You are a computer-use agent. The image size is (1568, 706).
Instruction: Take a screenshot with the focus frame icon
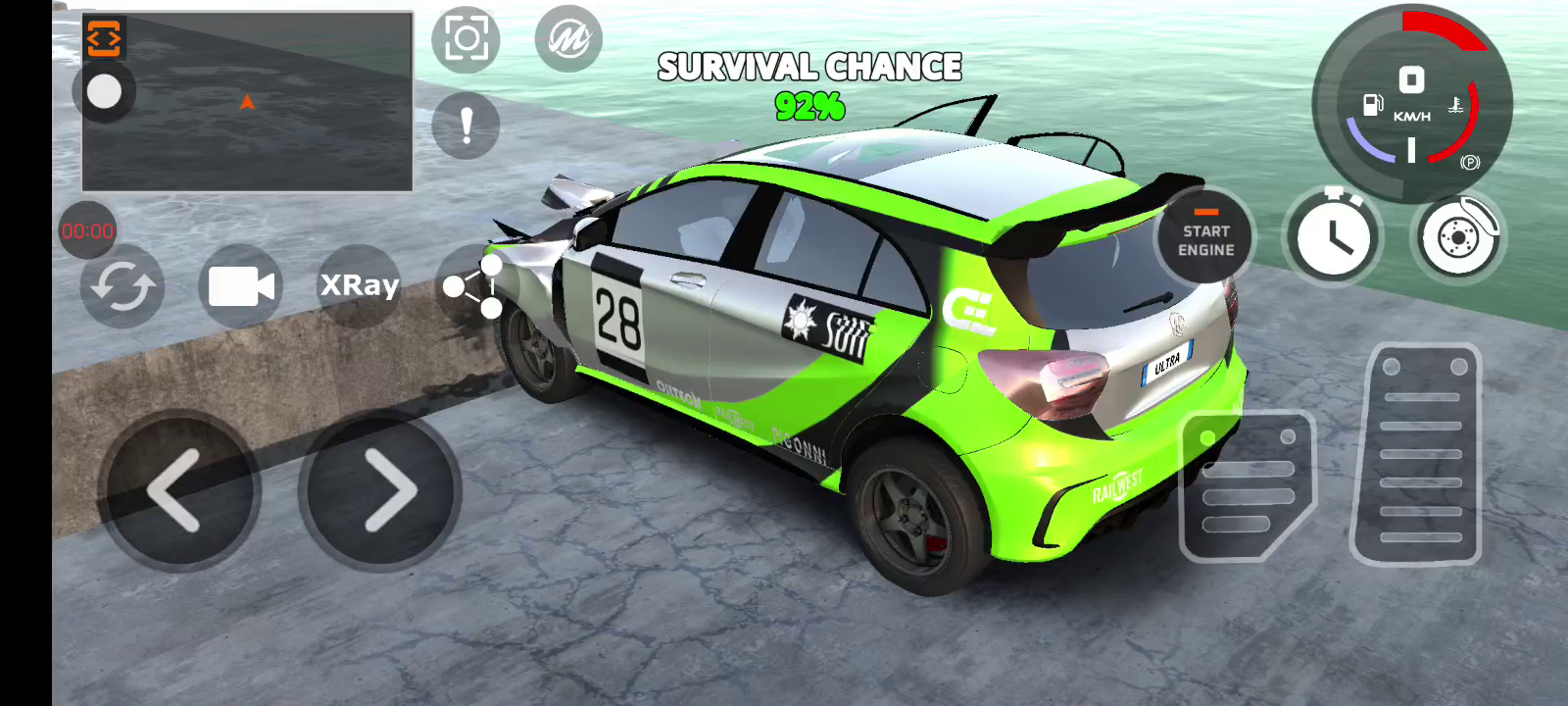[465, 39]
